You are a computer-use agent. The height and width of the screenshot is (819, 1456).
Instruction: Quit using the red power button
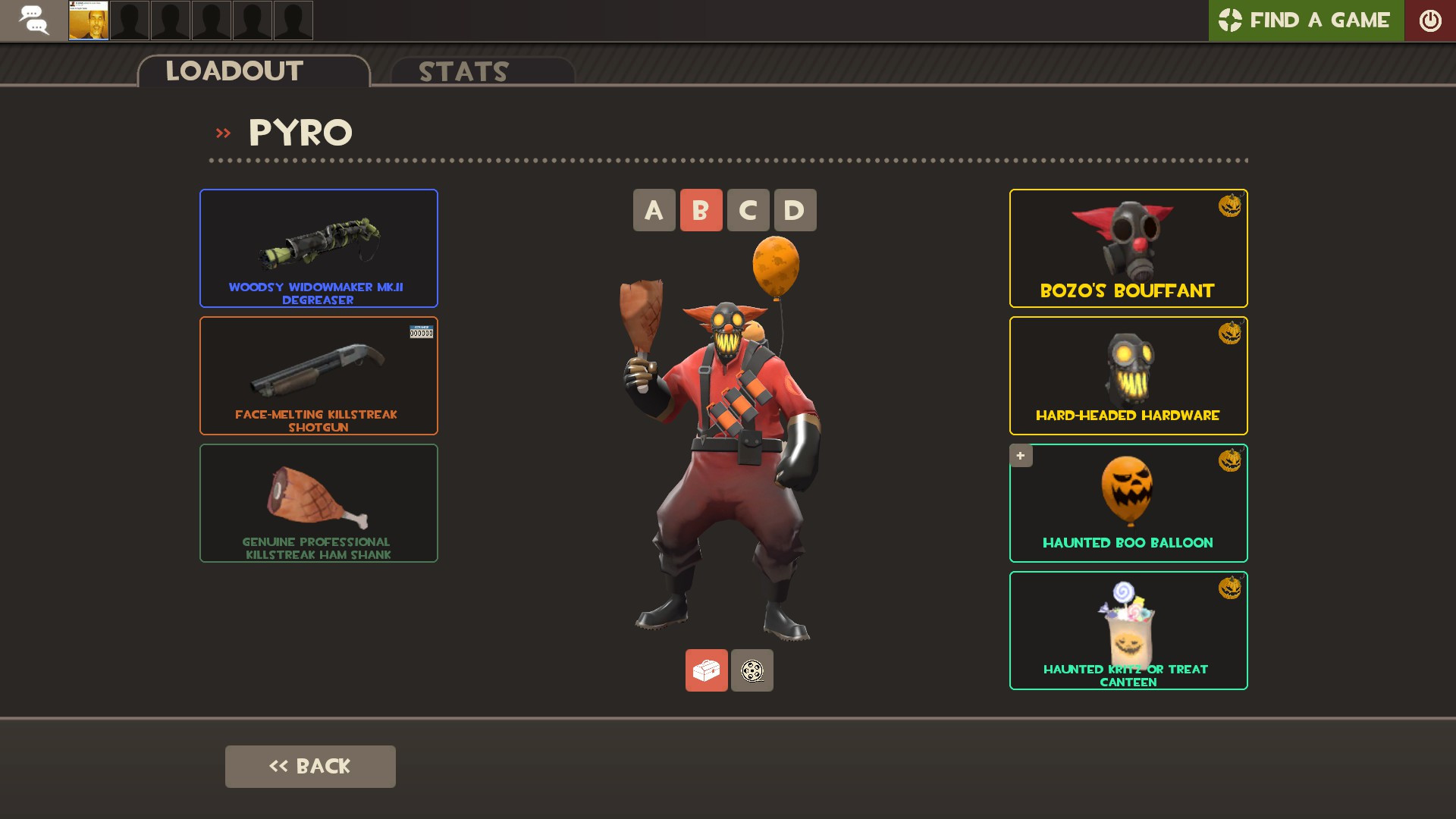coord(1429,20)
